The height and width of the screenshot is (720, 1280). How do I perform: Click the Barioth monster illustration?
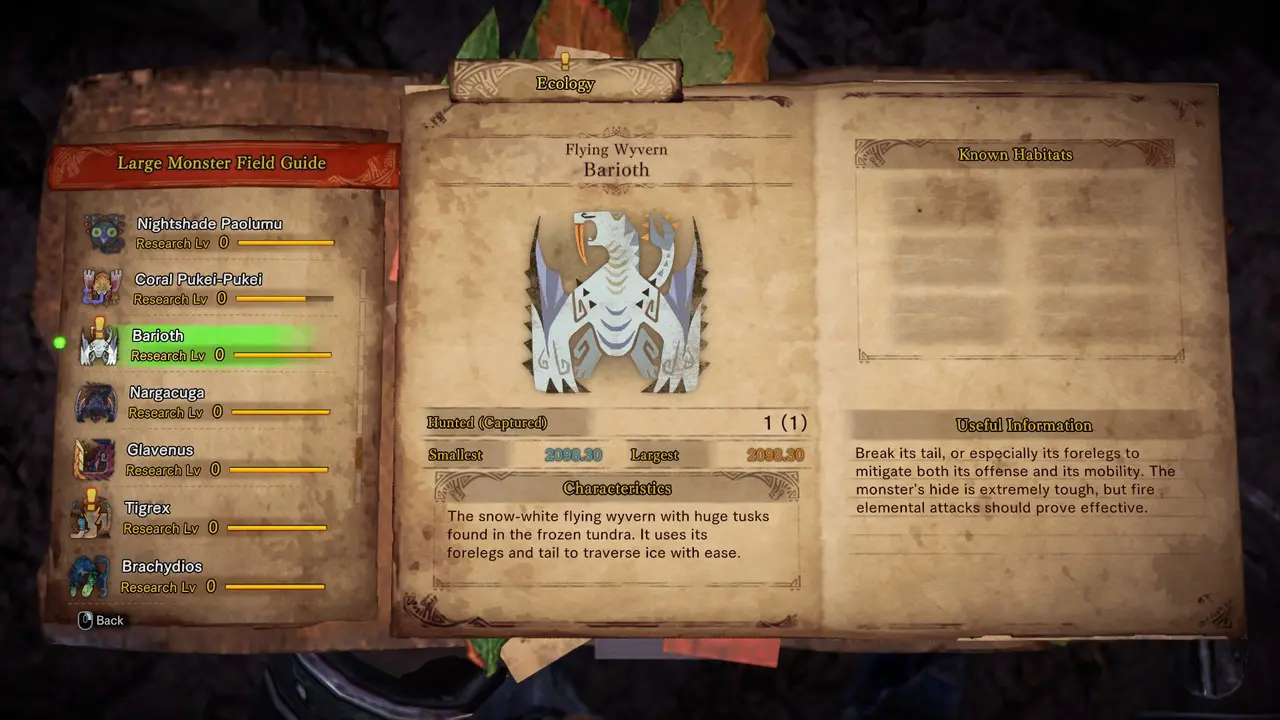point(616,301)
